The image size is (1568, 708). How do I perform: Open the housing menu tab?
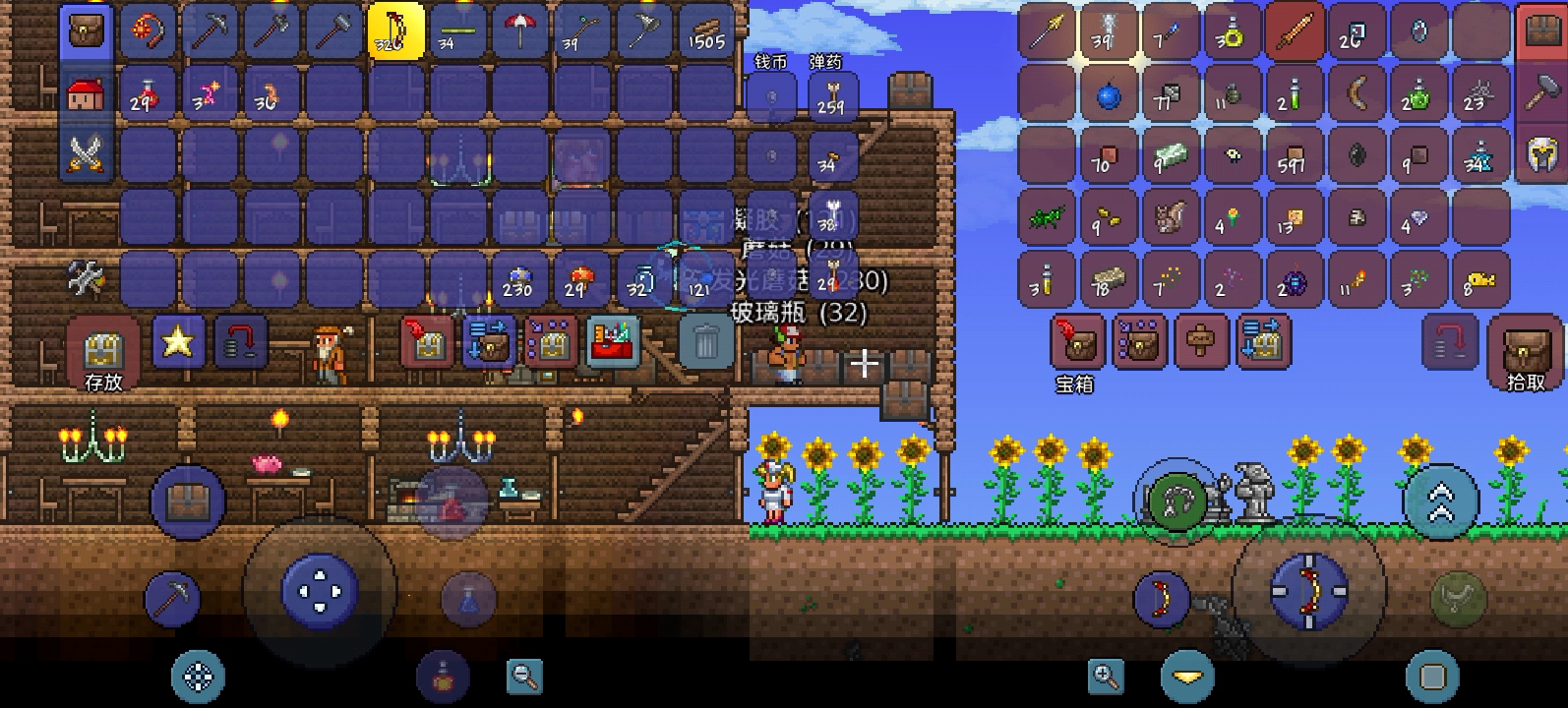tap(87, 94)
